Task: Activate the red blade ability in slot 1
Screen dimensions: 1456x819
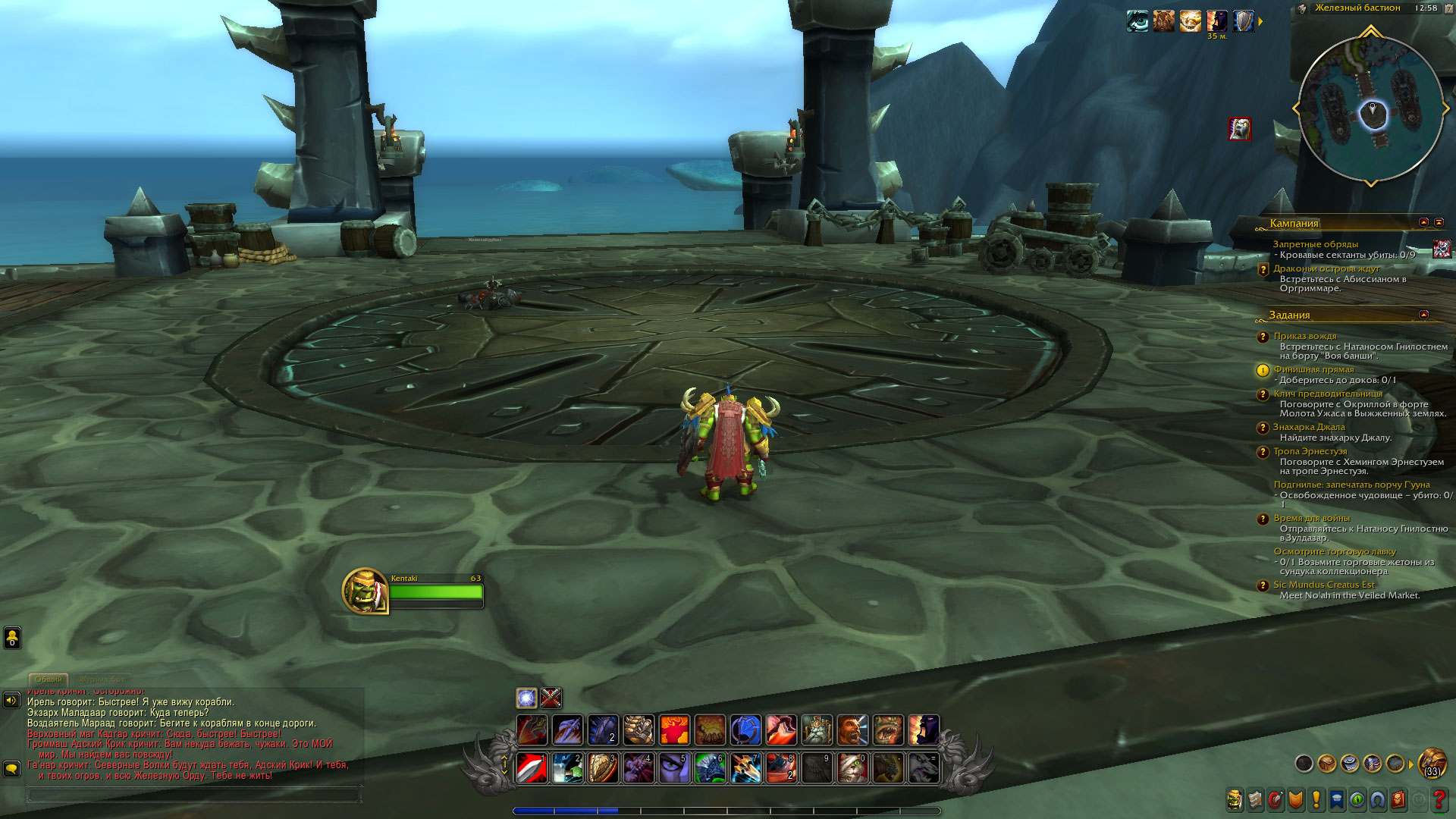Action: [x=532, y=767]
